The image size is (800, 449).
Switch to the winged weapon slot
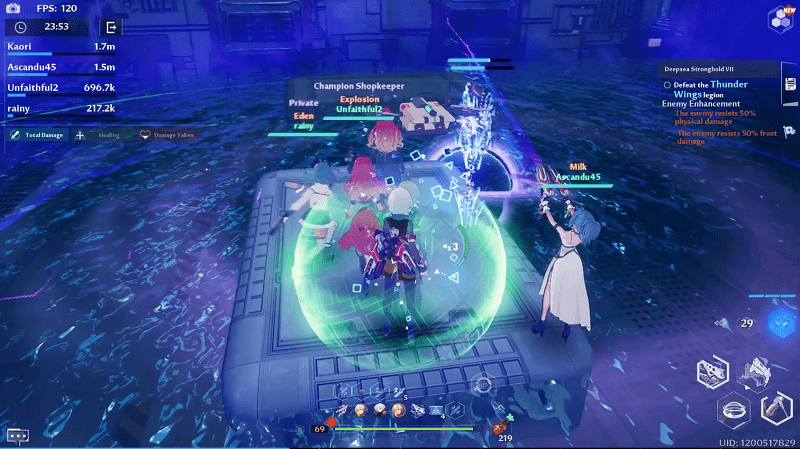coord(756,372)
